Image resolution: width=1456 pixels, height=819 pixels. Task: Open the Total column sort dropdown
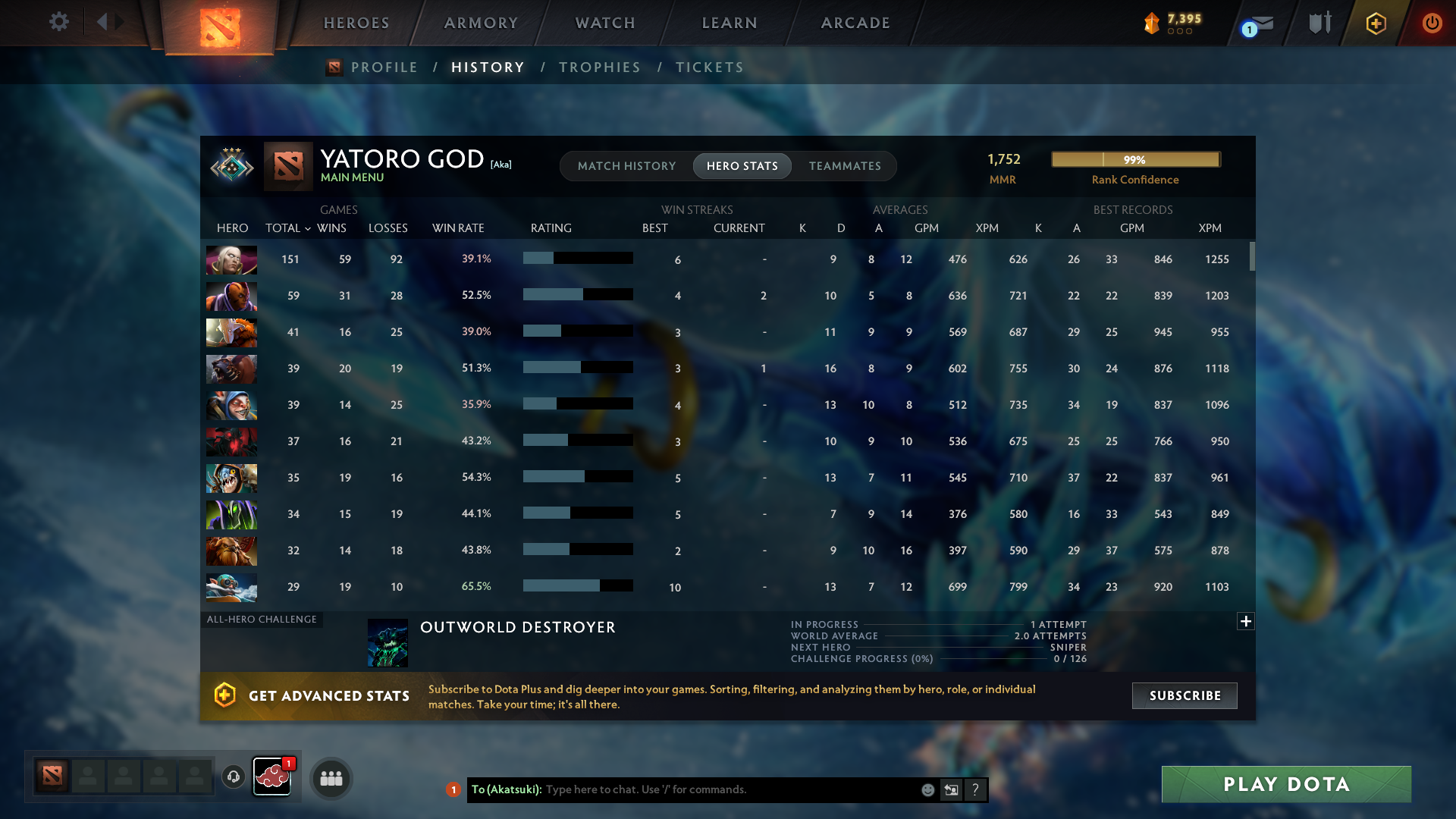307,228
